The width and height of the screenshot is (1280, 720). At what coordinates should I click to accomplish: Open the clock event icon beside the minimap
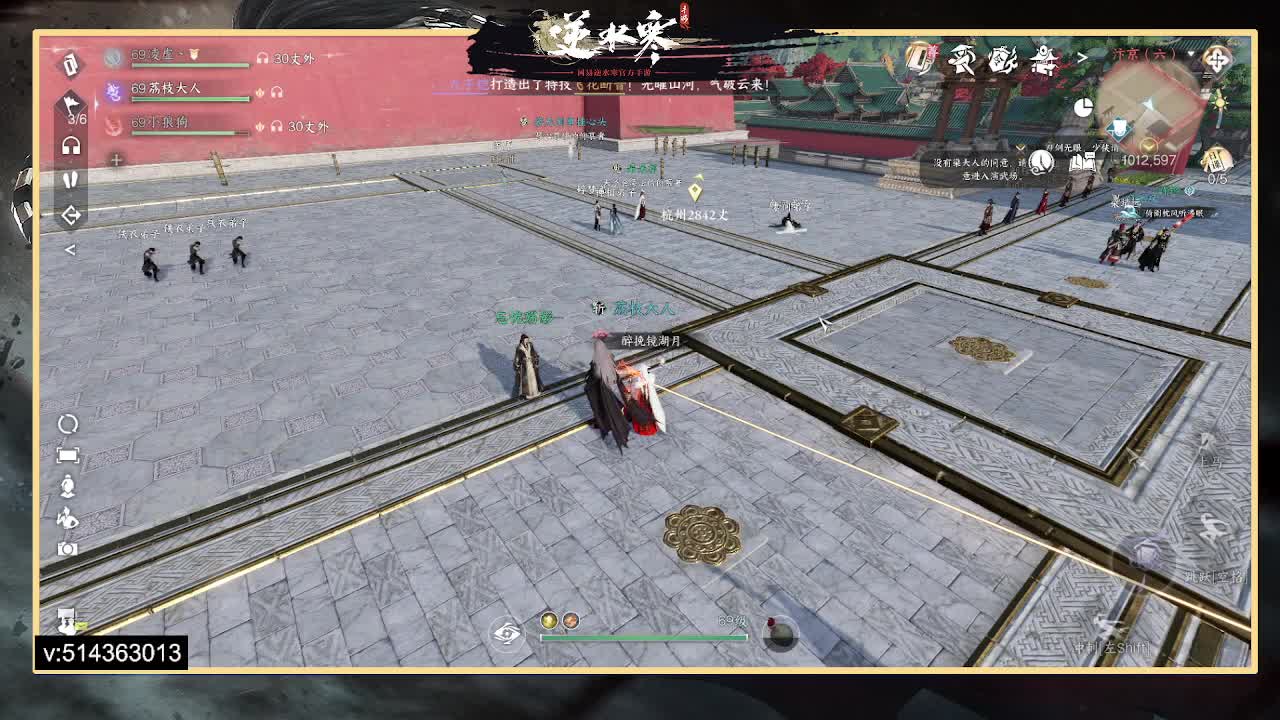coord(1083,106)
